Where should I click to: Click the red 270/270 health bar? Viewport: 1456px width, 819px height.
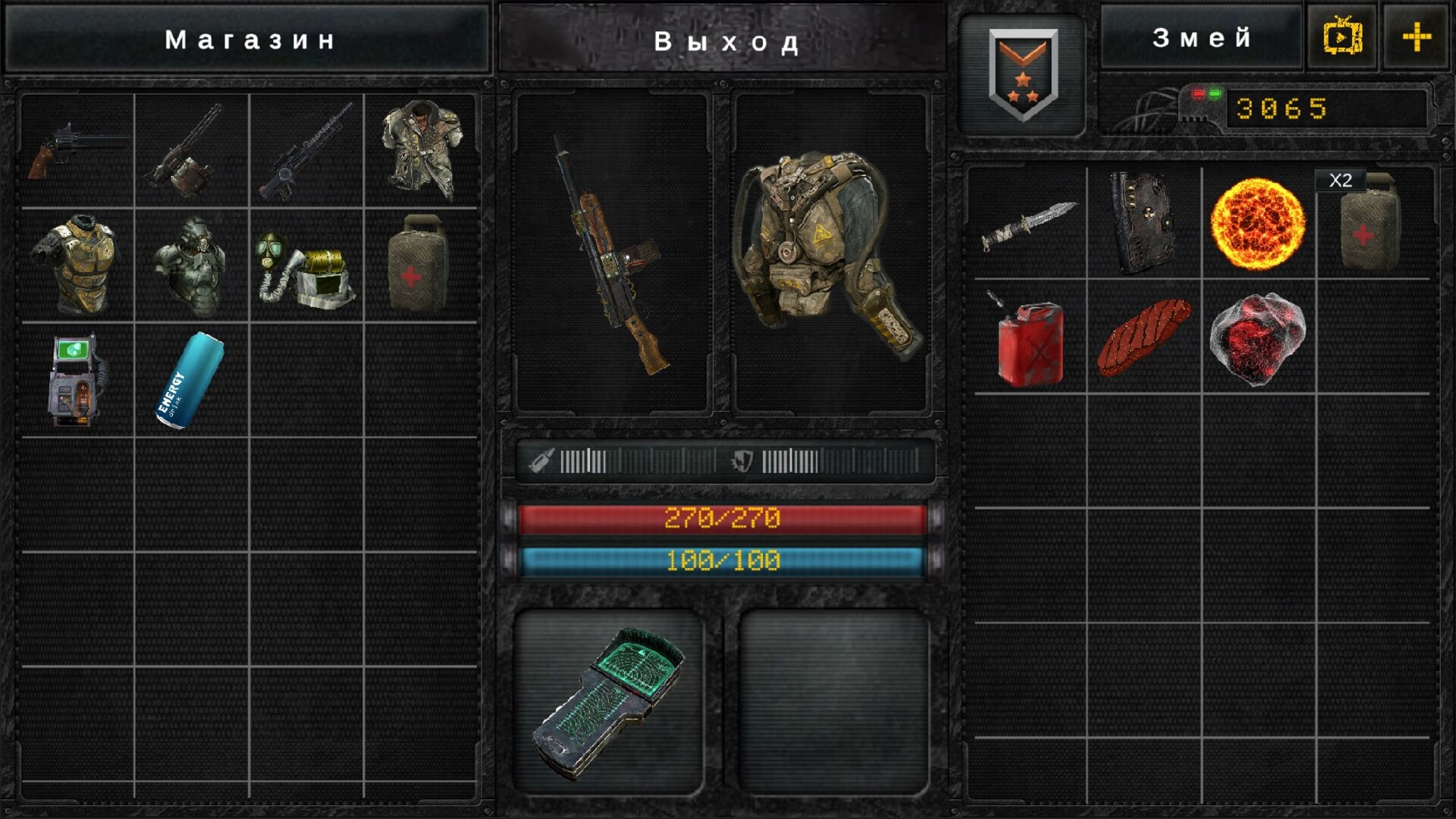(724, 516)
